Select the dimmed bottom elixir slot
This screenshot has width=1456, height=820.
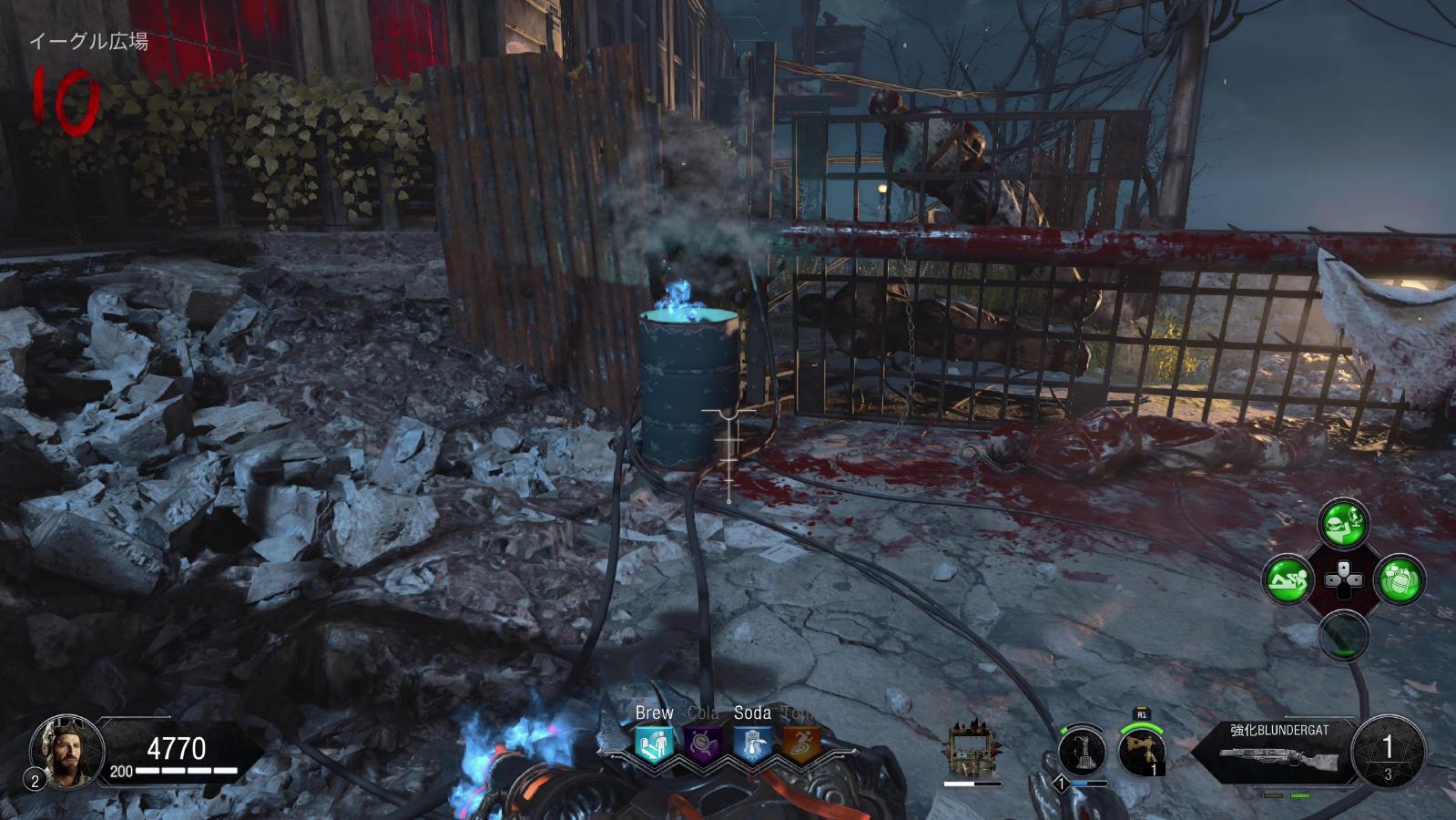[1343, 635]
